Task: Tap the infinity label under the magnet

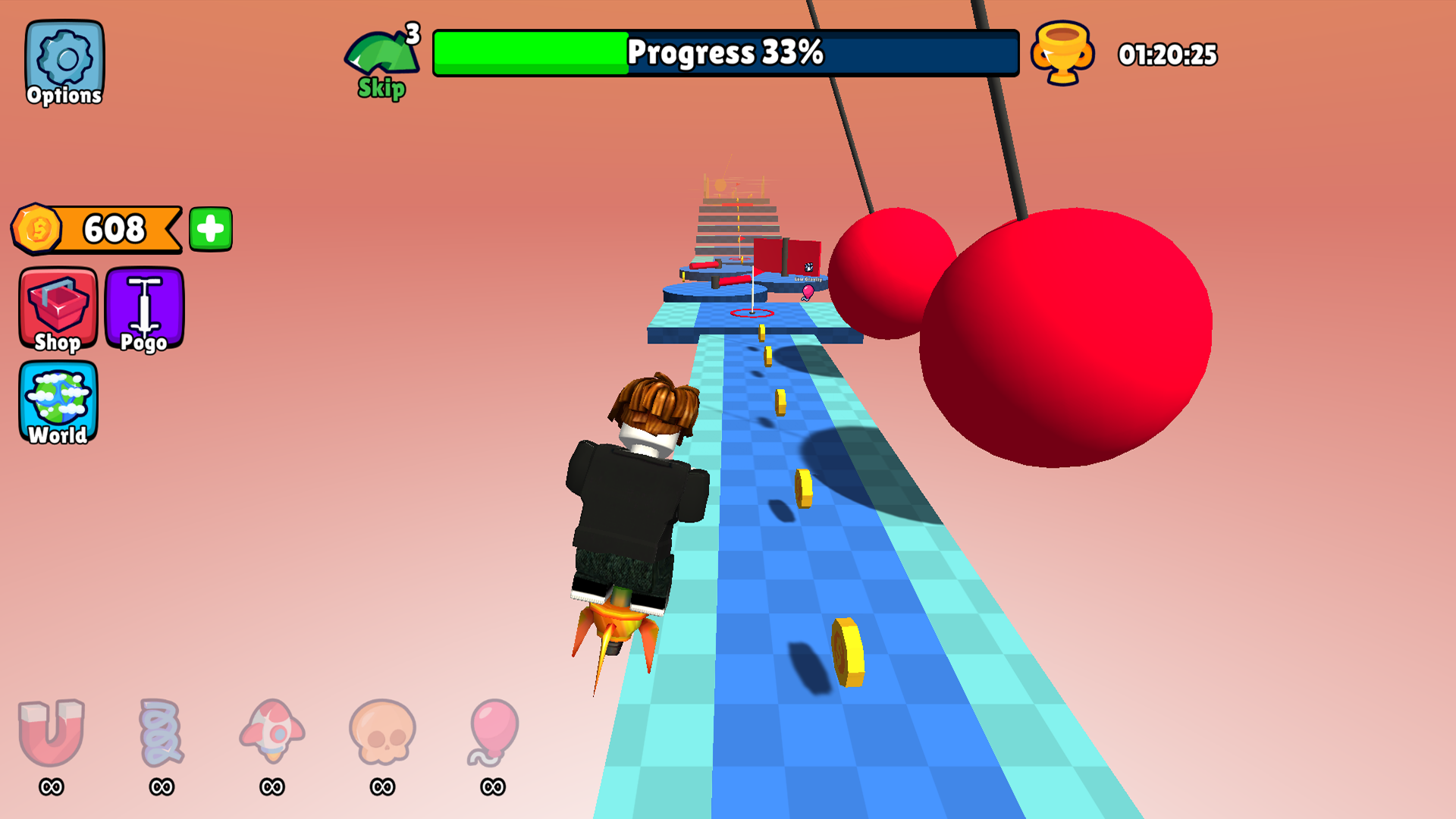Action: pos(50,787)
